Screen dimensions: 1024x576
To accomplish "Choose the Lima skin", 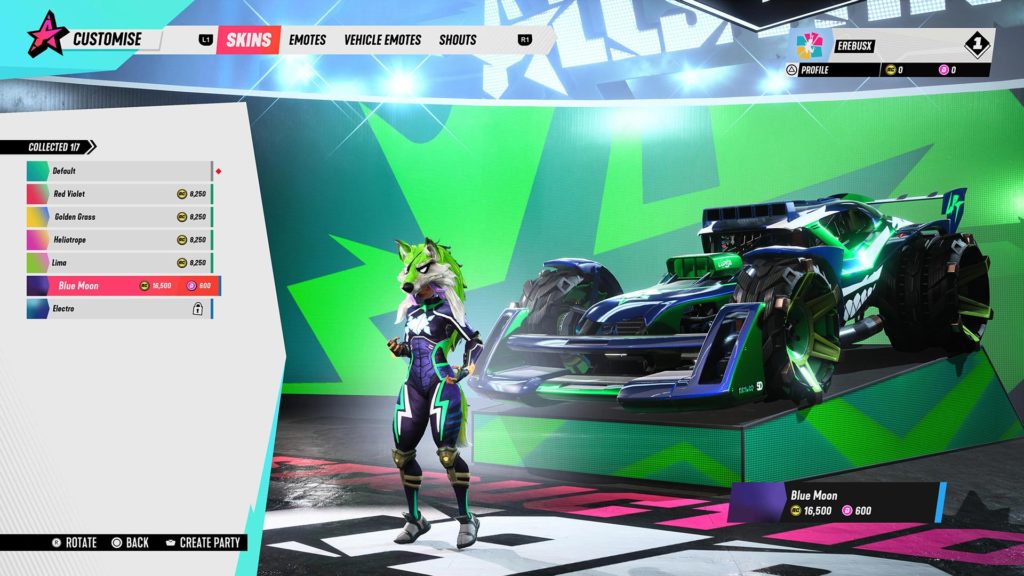I will pos(119,263).
